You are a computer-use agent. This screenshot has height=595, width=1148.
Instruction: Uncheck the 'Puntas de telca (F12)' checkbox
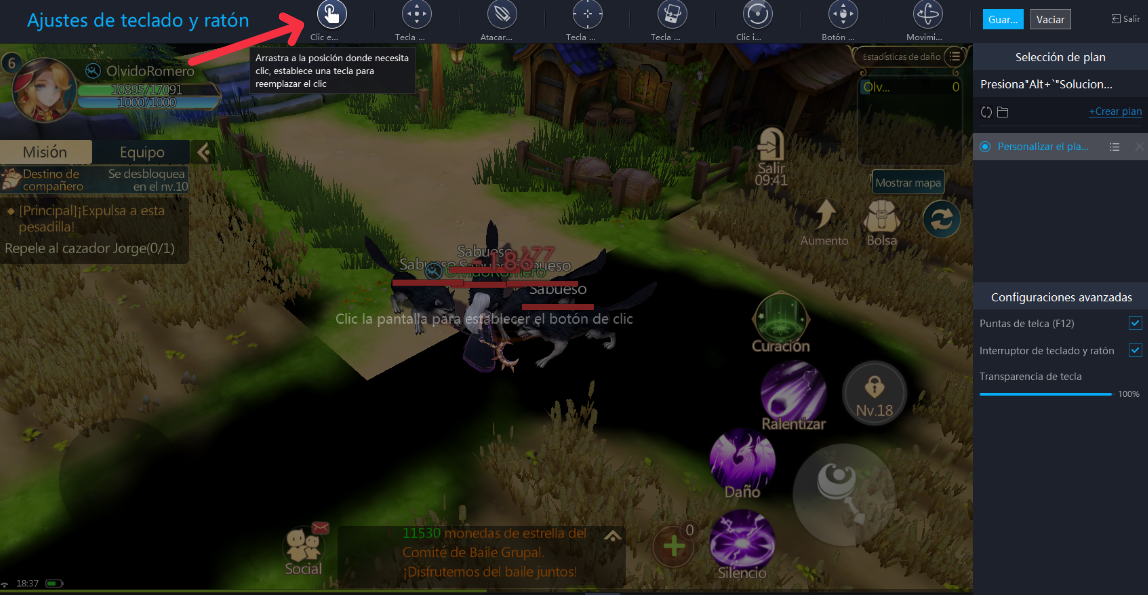coord(1135,323)
